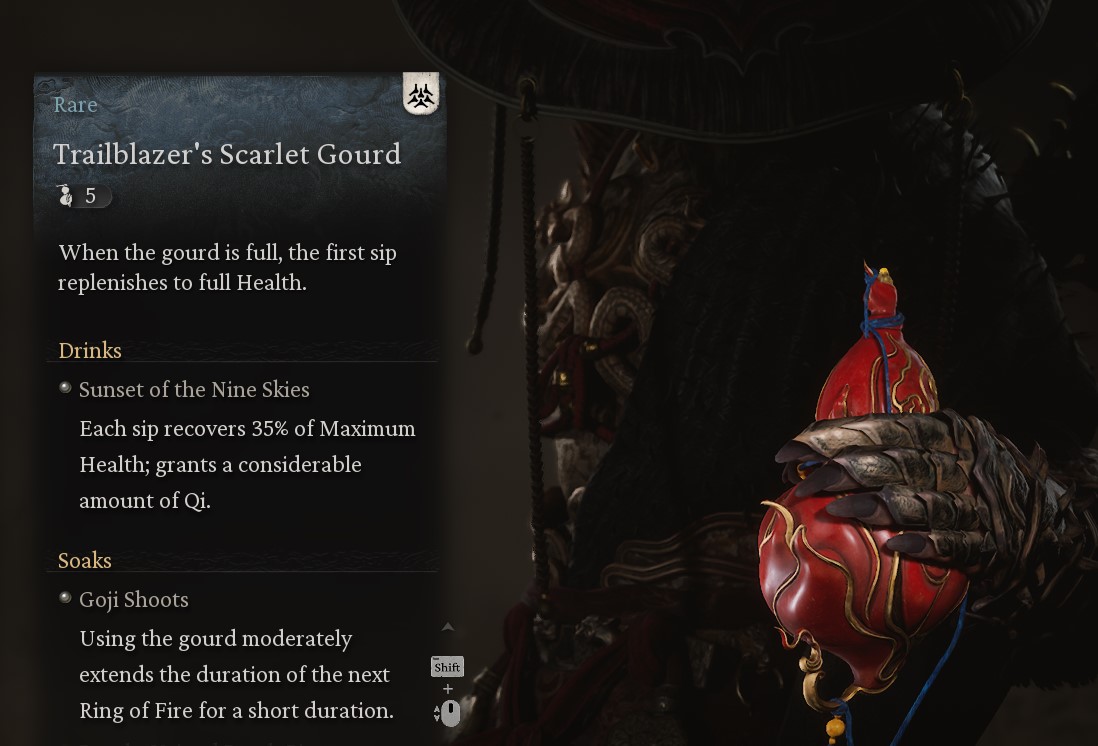This screenshot has width=1098, height=746.
Task: Select the Sunset of the Nine Skies drink
Action: pos(194,390)
